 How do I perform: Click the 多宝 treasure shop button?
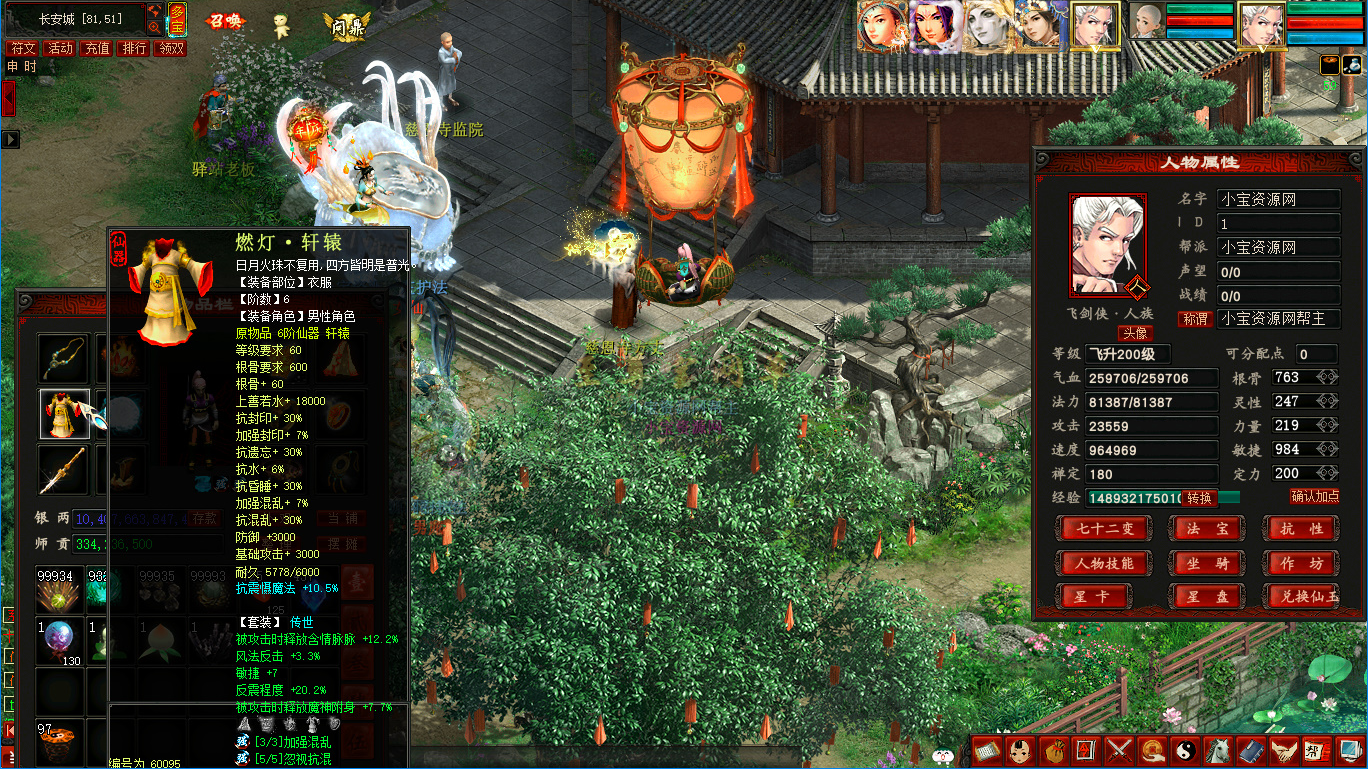[x=177, y=19]
